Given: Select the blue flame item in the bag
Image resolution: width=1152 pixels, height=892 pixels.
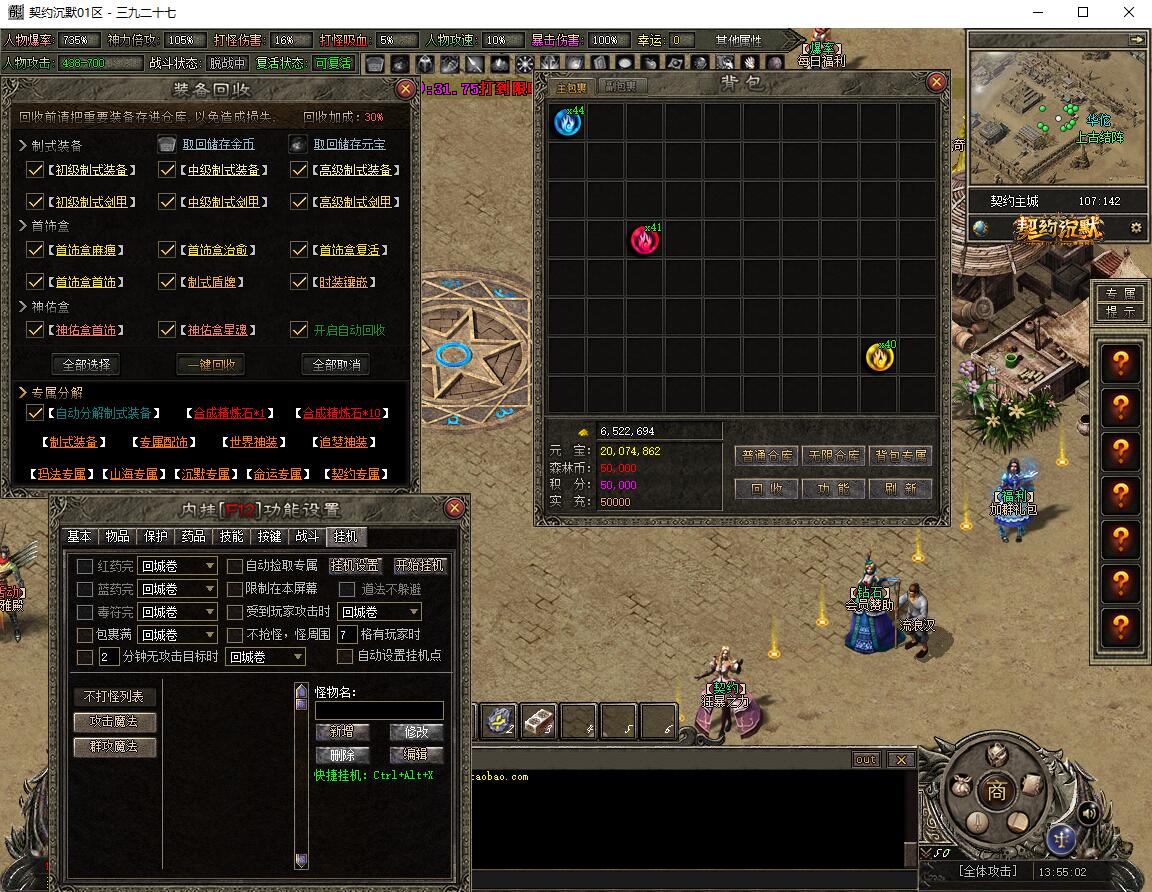Looking at the screenshot, I should tap(567, 122).
